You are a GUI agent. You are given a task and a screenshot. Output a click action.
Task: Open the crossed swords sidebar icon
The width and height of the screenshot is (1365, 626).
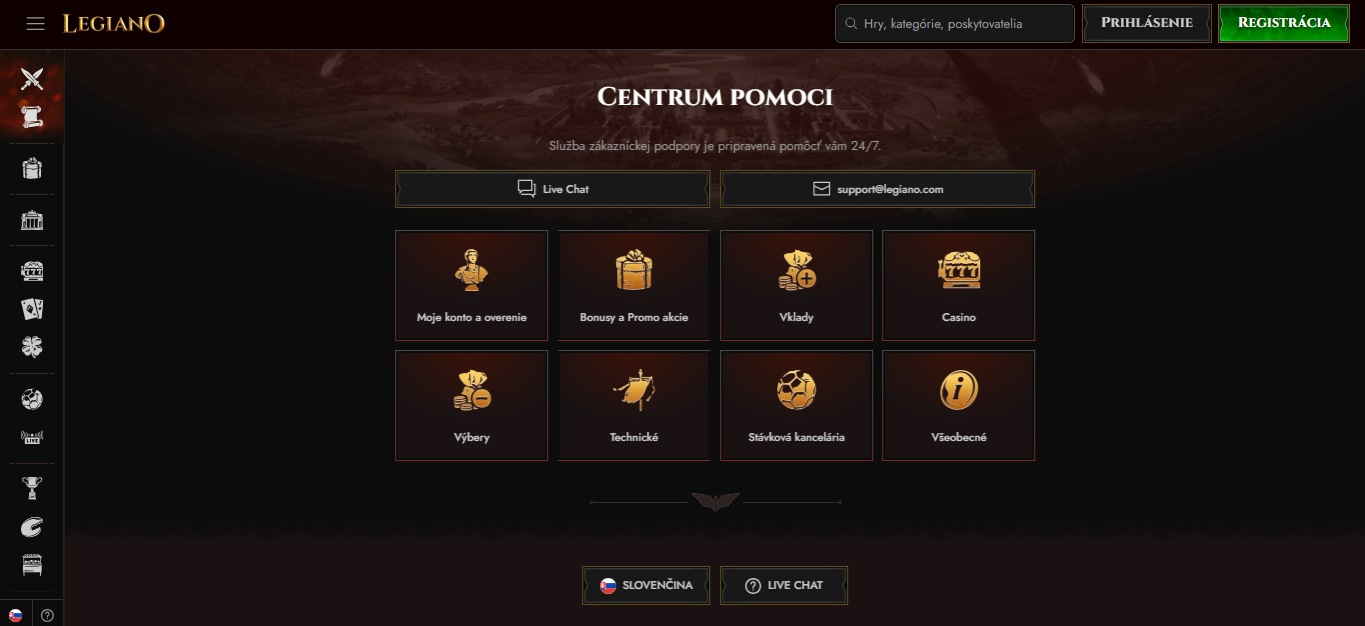coord(32,78)
